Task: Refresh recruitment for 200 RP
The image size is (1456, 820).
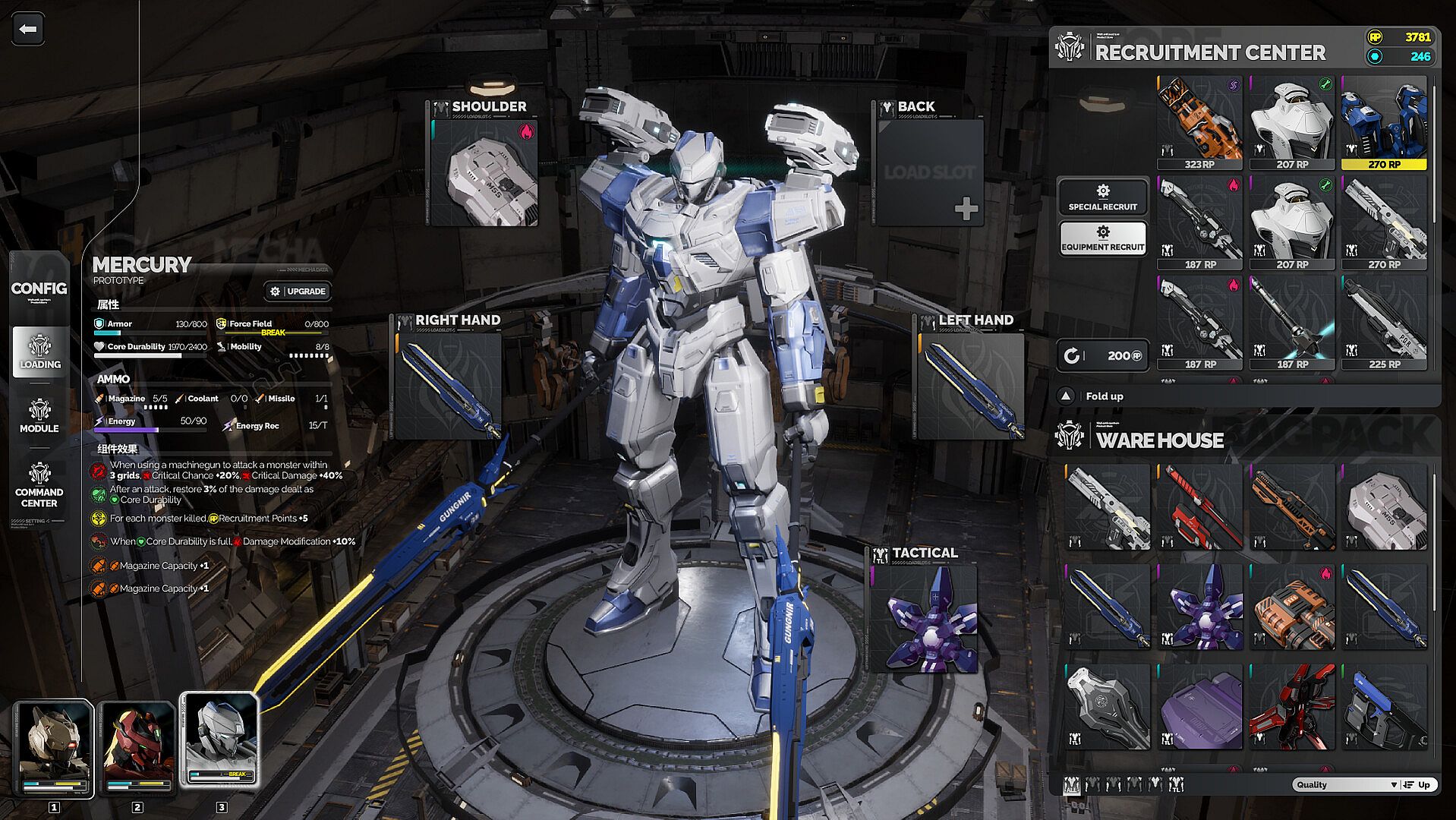Action: pos(1102,355)
